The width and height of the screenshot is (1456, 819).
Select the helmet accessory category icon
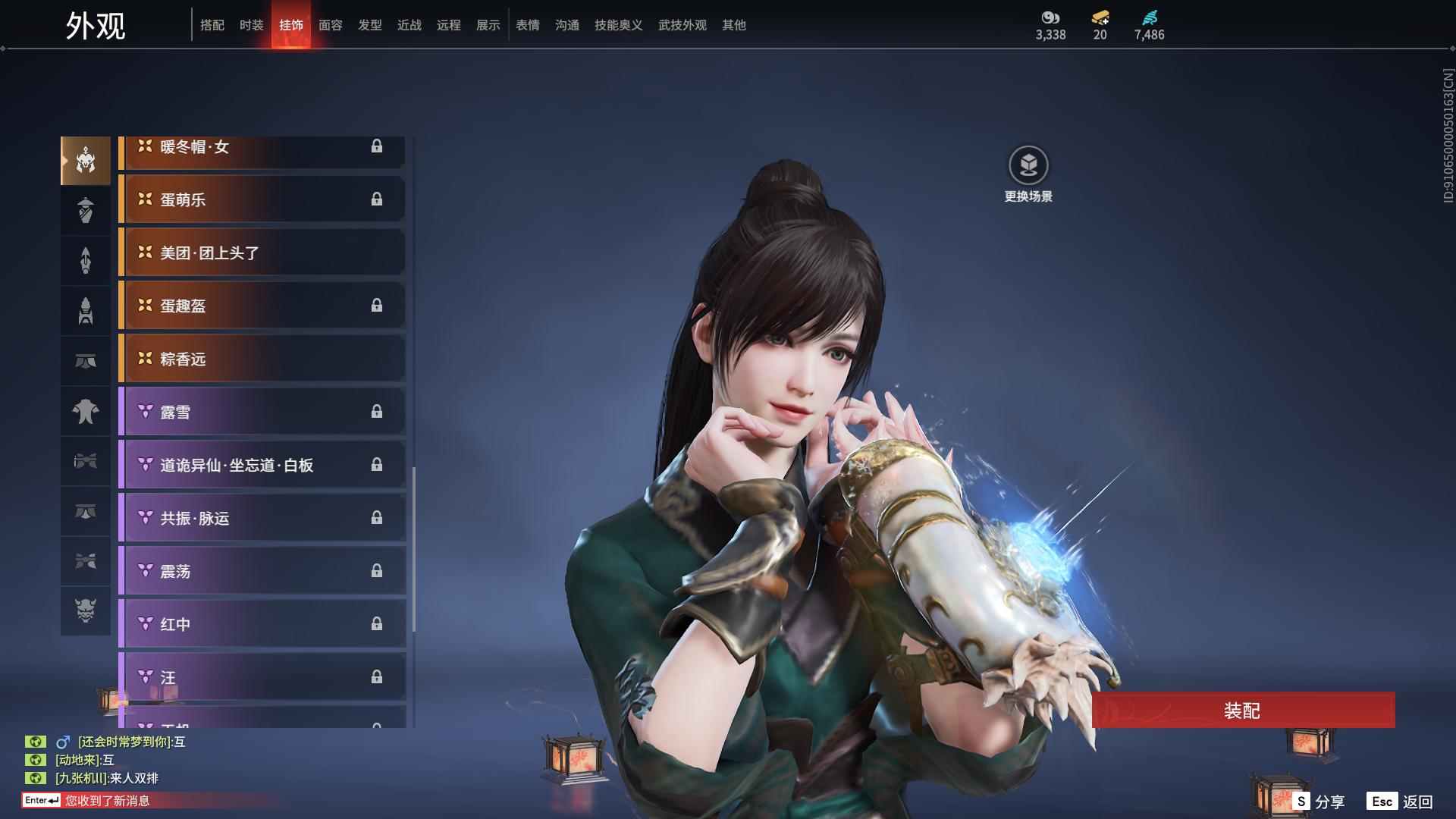tap(85, 159)
